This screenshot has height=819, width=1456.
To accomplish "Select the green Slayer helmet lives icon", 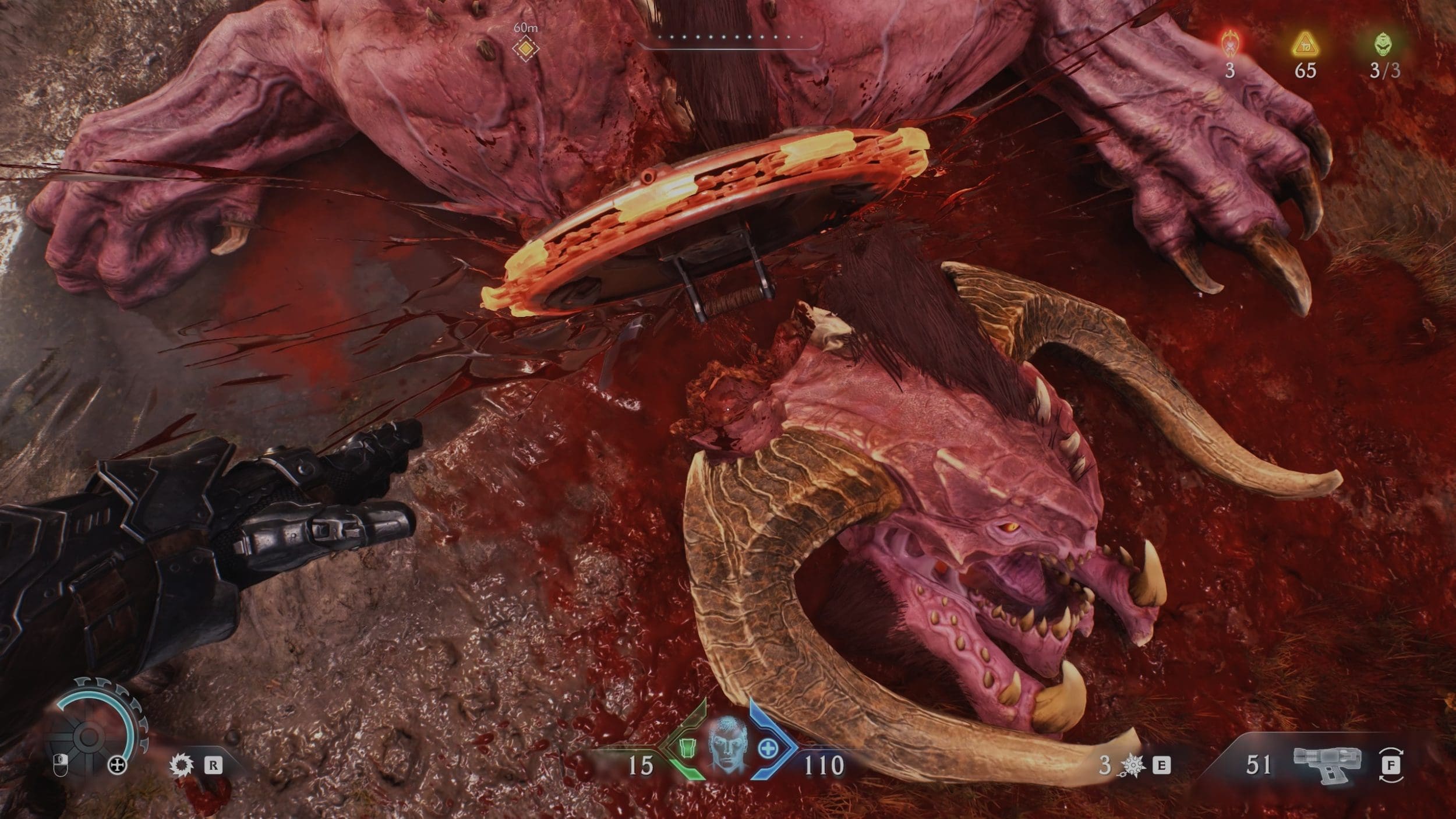I will tap(1384, 44).
